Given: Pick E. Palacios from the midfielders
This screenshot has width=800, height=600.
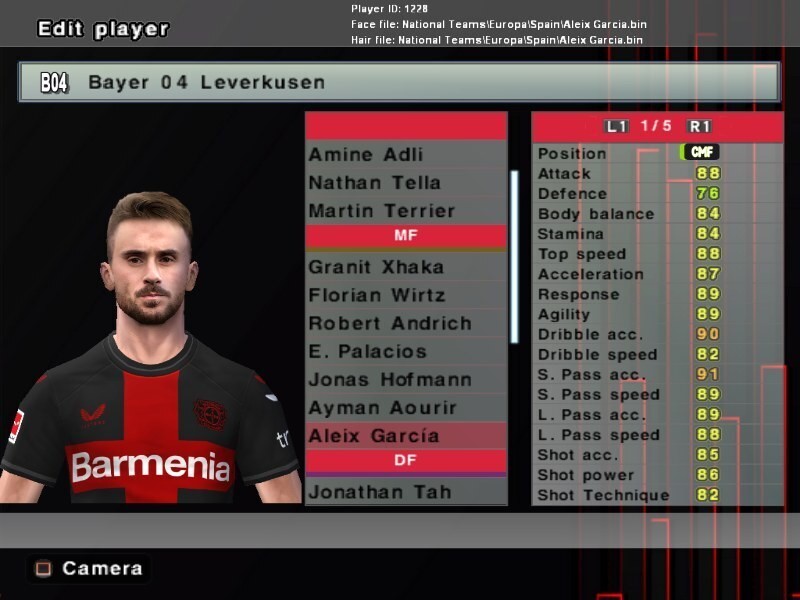Looking at the screenshot, I should pos(367,351).
